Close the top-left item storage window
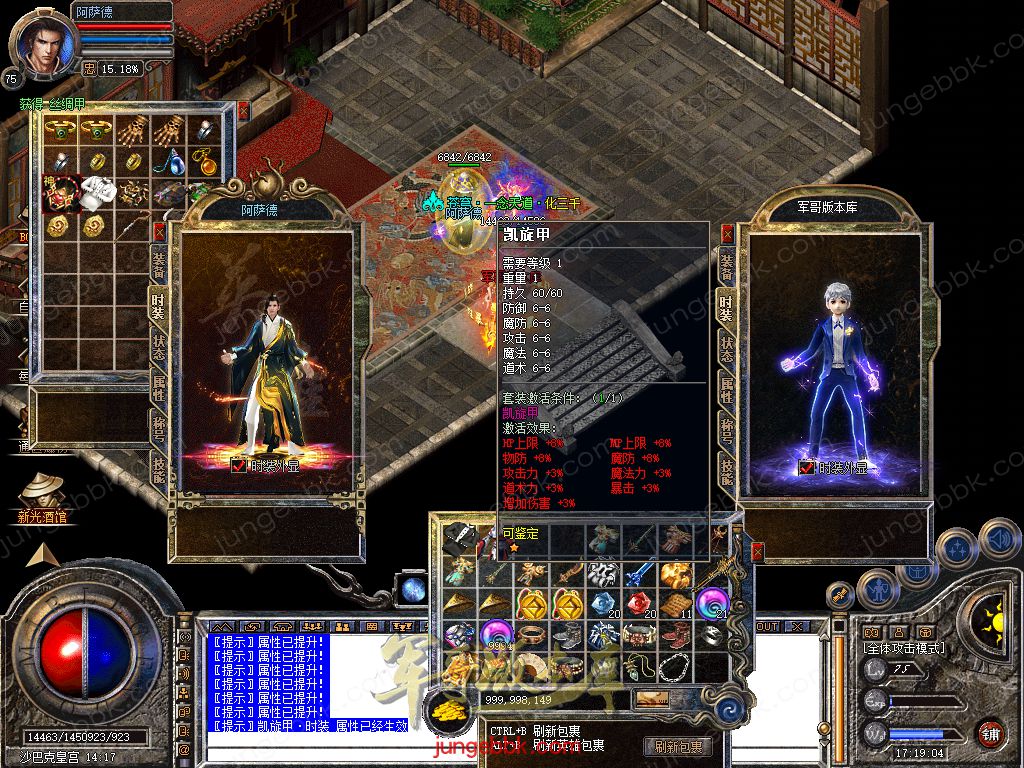Screen dimensions: 1024x768 [x=243, y=109]
